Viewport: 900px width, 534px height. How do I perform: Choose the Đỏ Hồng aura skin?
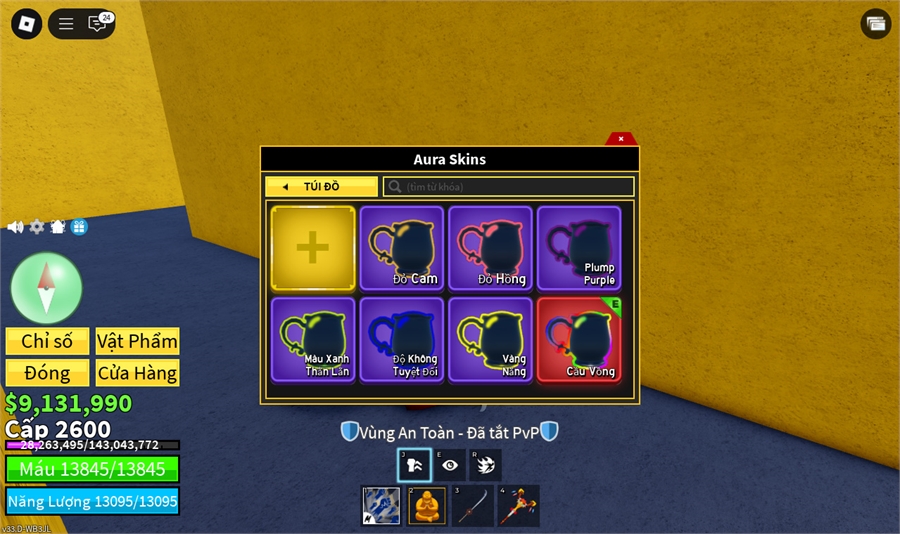point(490,248)
